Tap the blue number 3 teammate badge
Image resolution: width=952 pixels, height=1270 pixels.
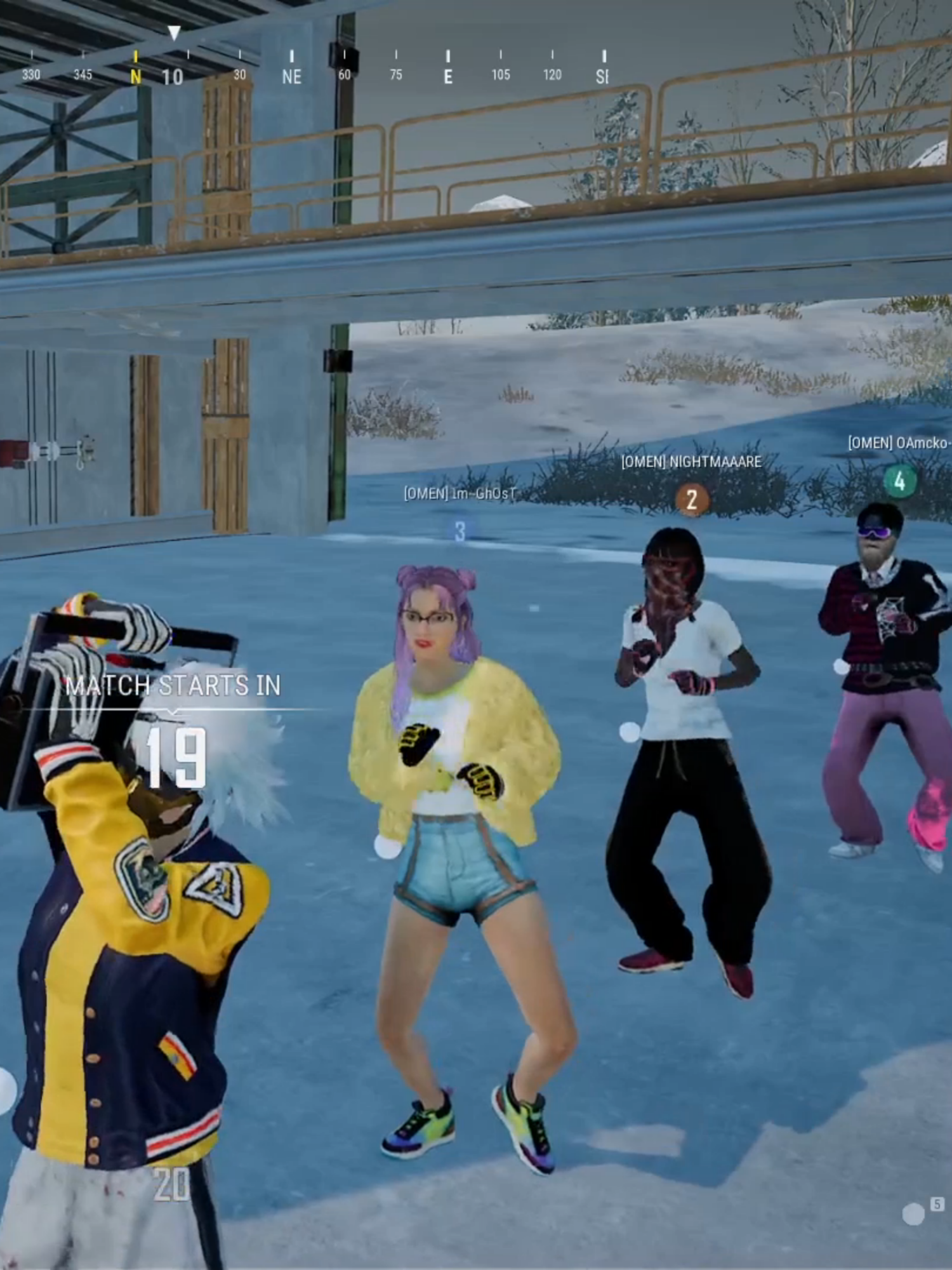[x=460, y=529]
